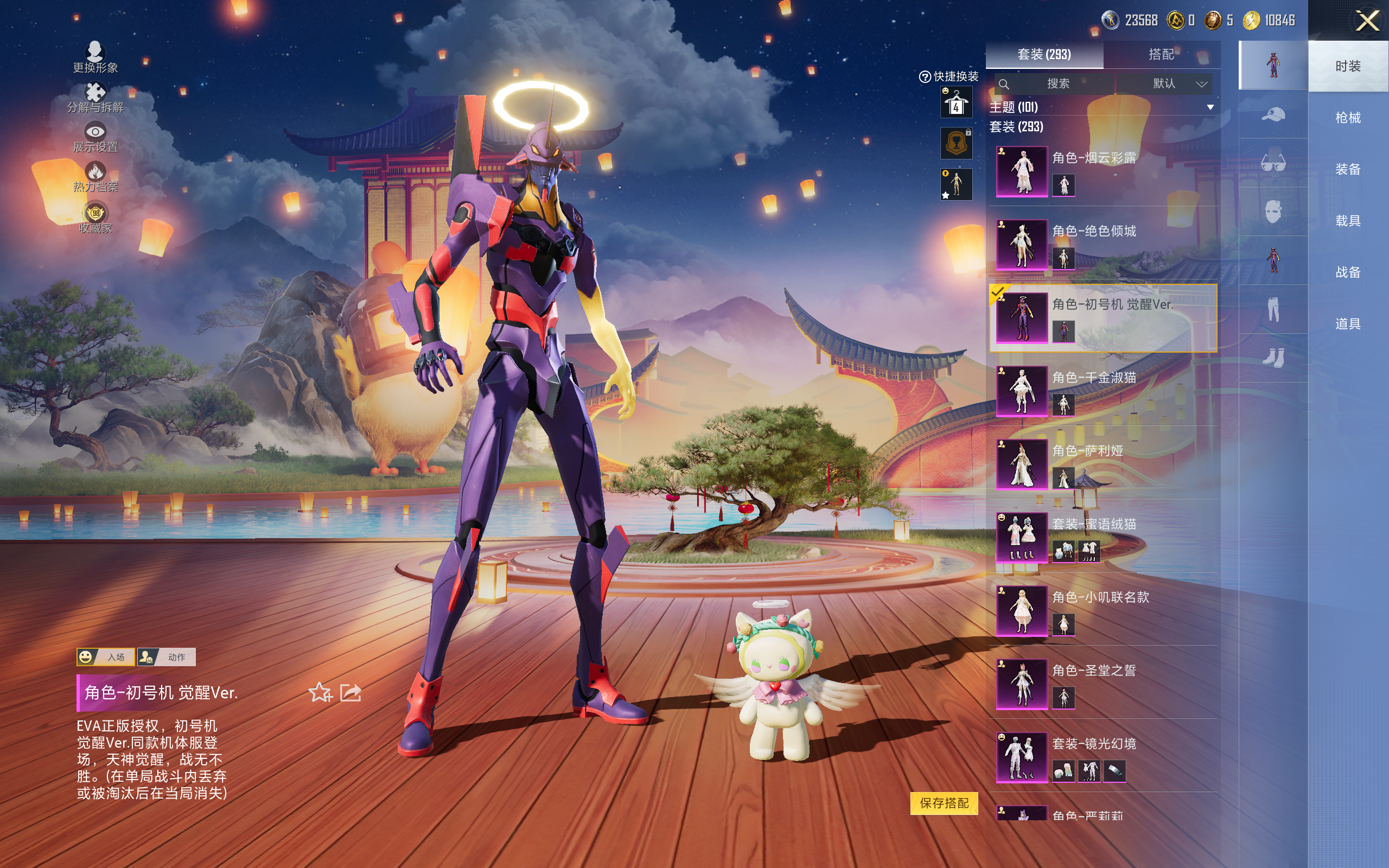Open the 默认 sort dropdown
The width and height of the screenshot is (1389, 868).
(x=1178, y=84)
